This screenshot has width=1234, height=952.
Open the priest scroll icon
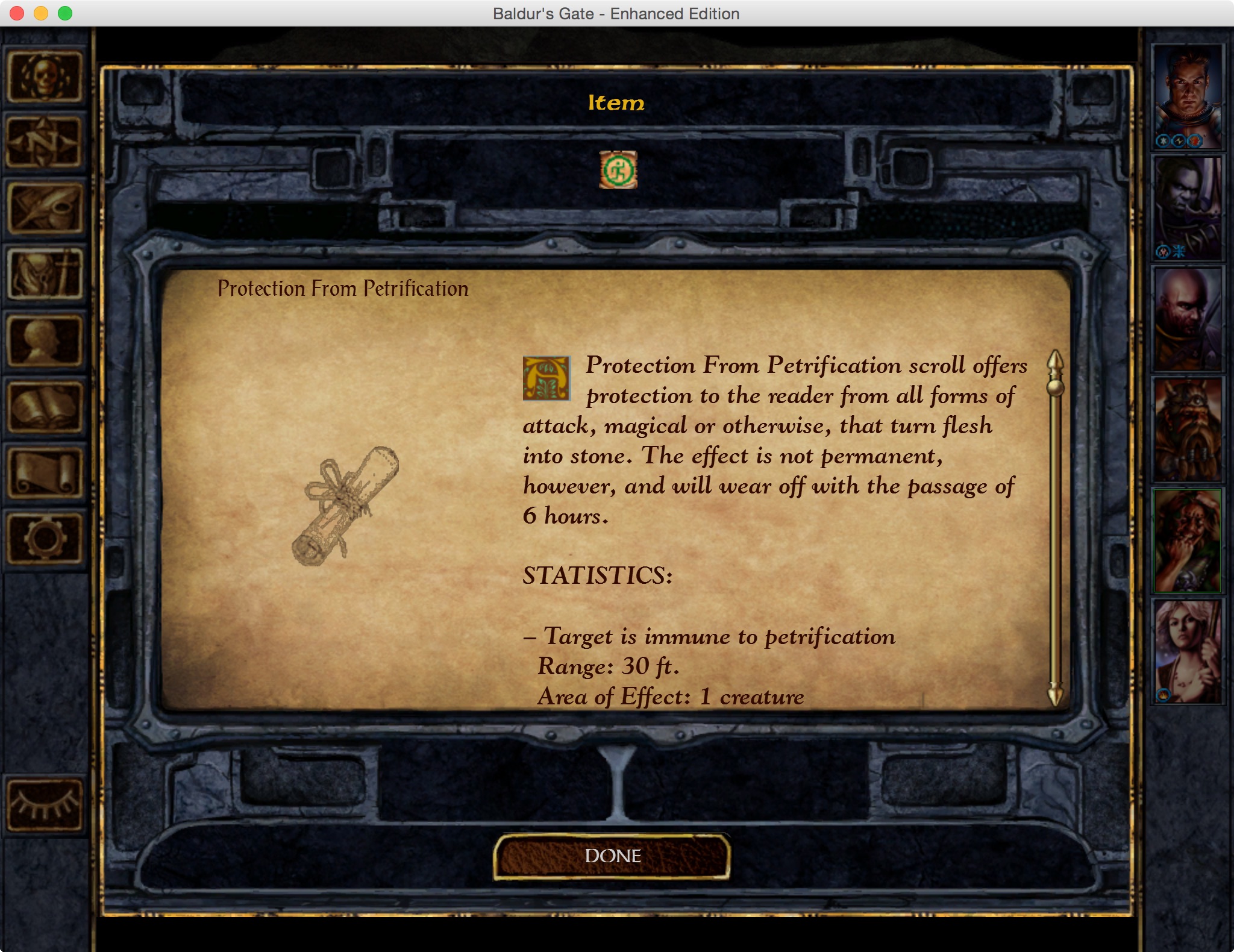point(45,474)
